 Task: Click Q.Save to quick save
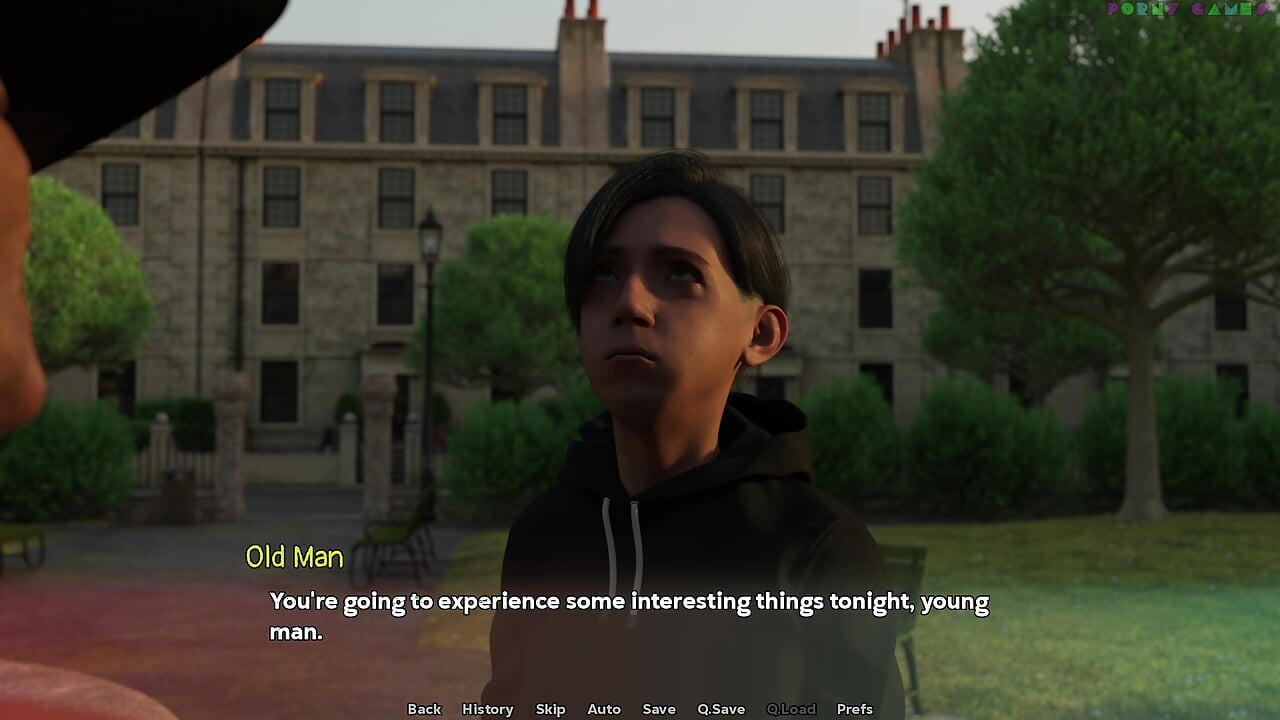pyautogui.click(x=721, y=709)
